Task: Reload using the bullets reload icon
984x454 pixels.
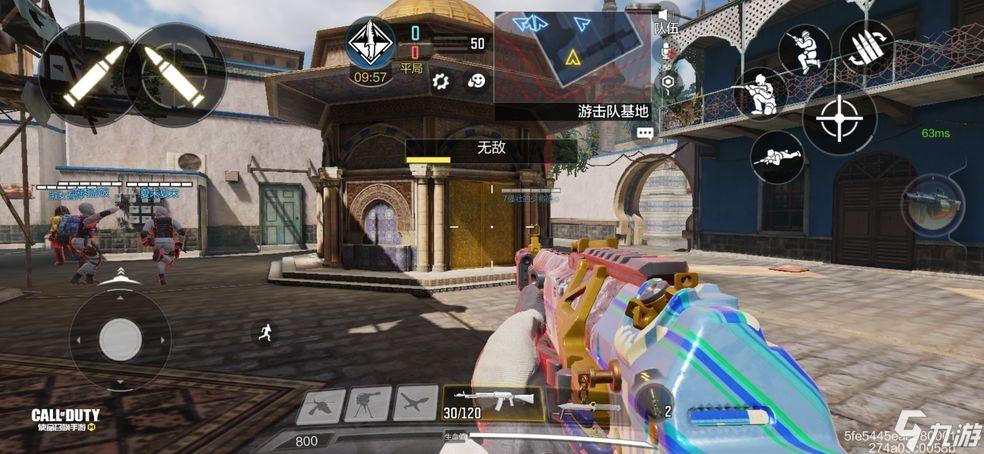Action: [x=866, y=48]
